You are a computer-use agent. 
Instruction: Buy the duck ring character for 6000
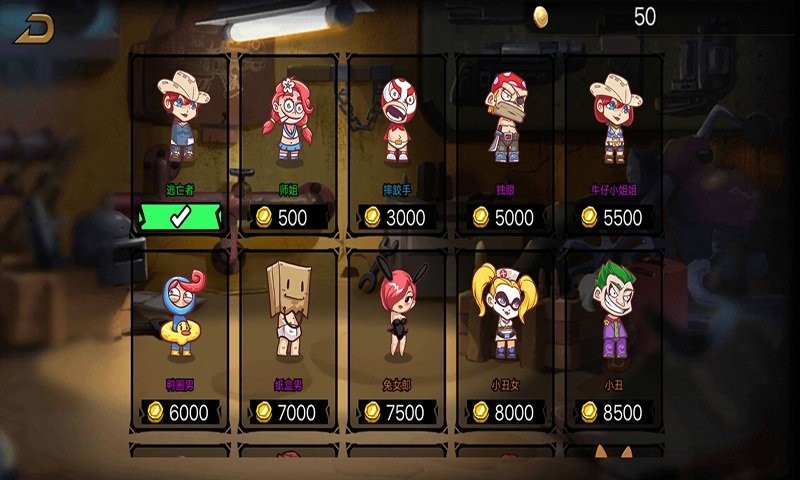coord(180,412)
